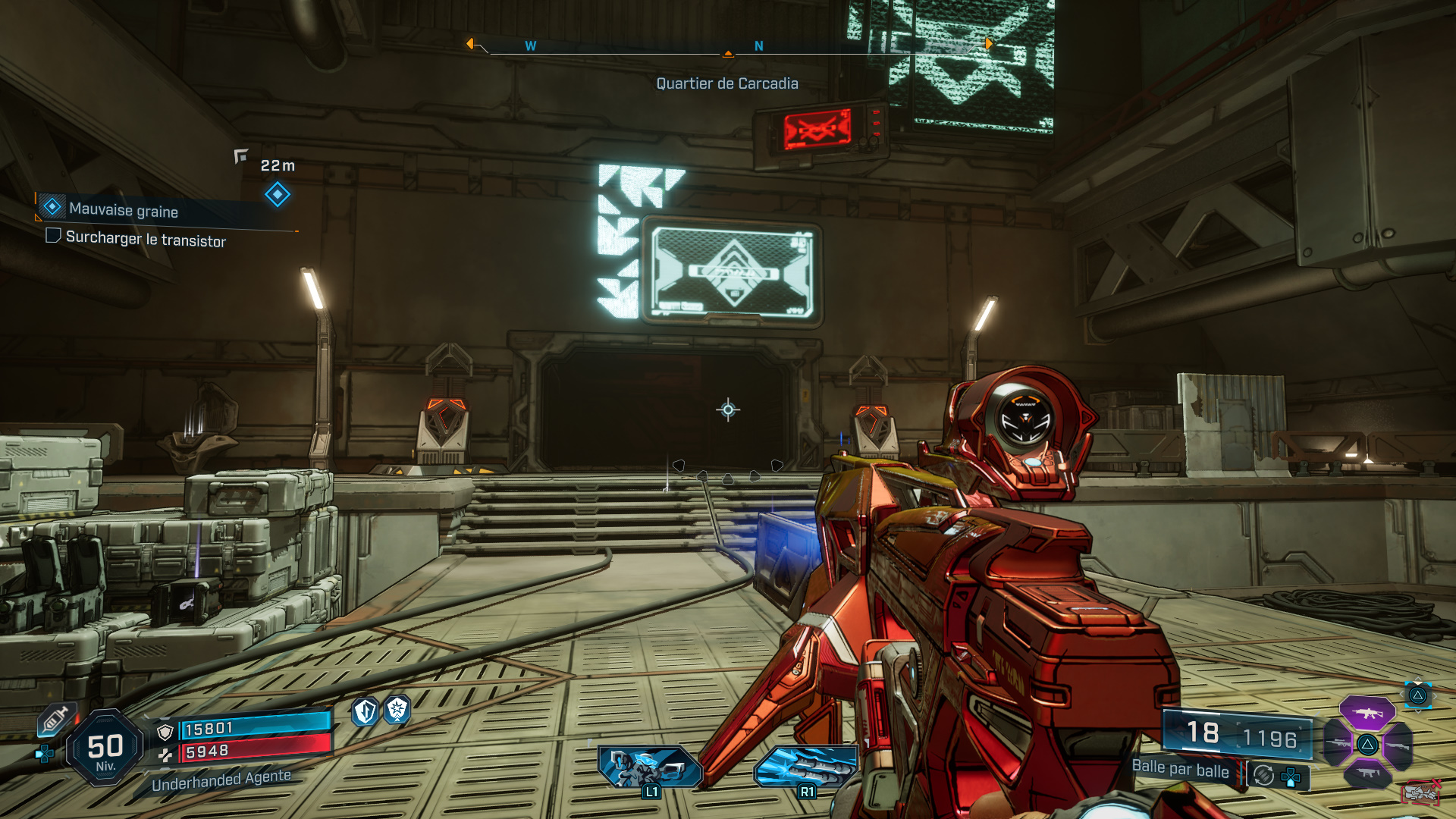This screenshot has height=819, width=1456.
Task: Click the shield icon beside the 15801 bar
Action: coord(164,731)
